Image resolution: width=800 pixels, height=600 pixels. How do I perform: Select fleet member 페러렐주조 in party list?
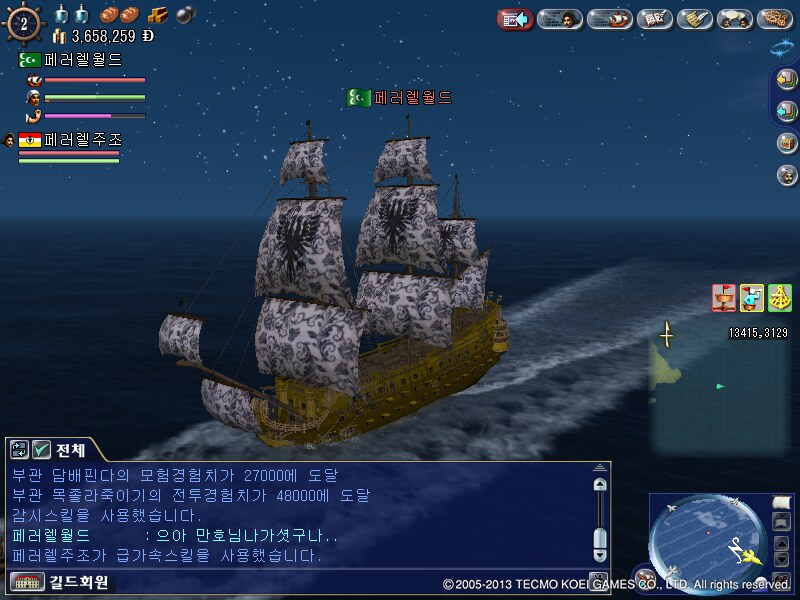[82, 140]
